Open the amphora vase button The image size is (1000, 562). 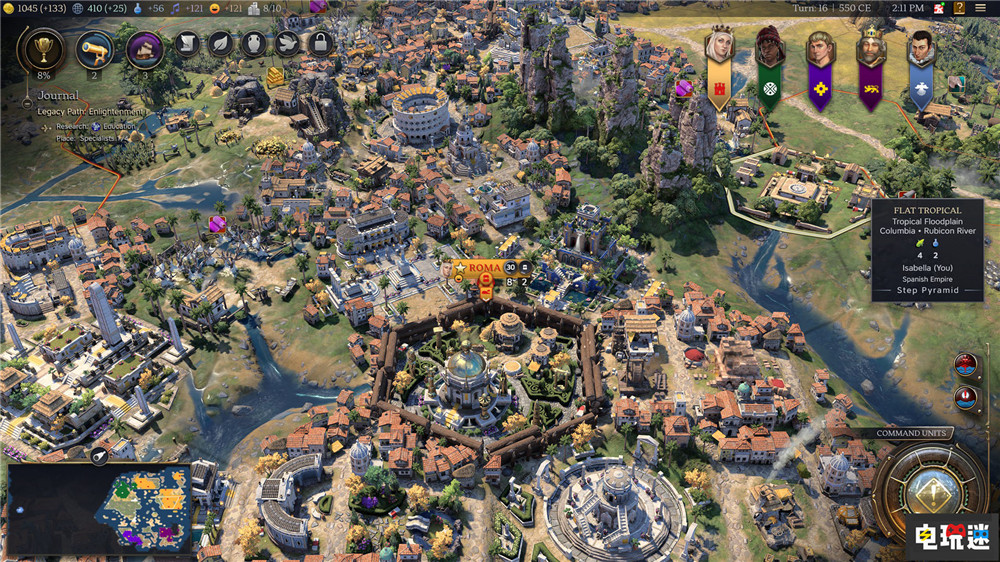point(254,43)
